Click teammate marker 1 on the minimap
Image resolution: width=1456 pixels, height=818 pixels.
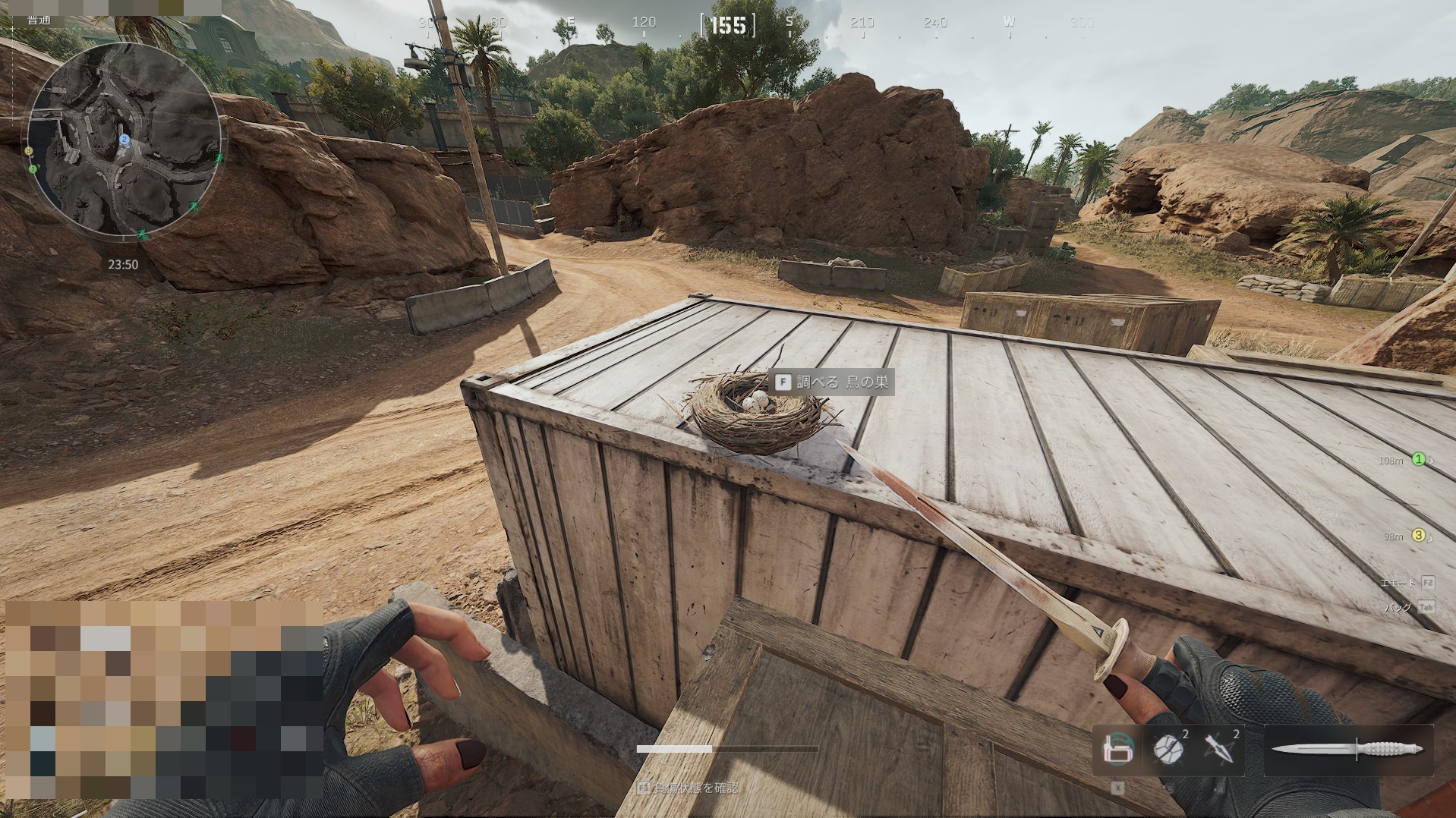(33, 169)
